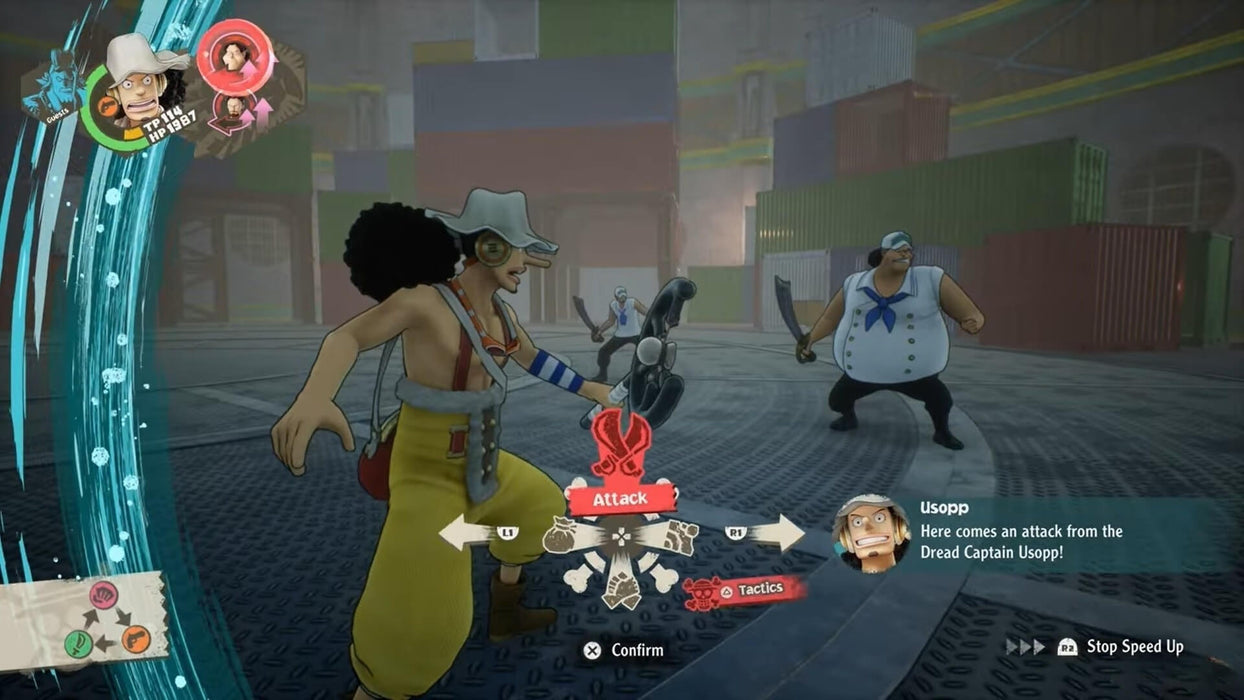Pick the fist skills command on the wheel
Screen dimensions: 1244x700
pyautogui.click(x=678, y=537)
